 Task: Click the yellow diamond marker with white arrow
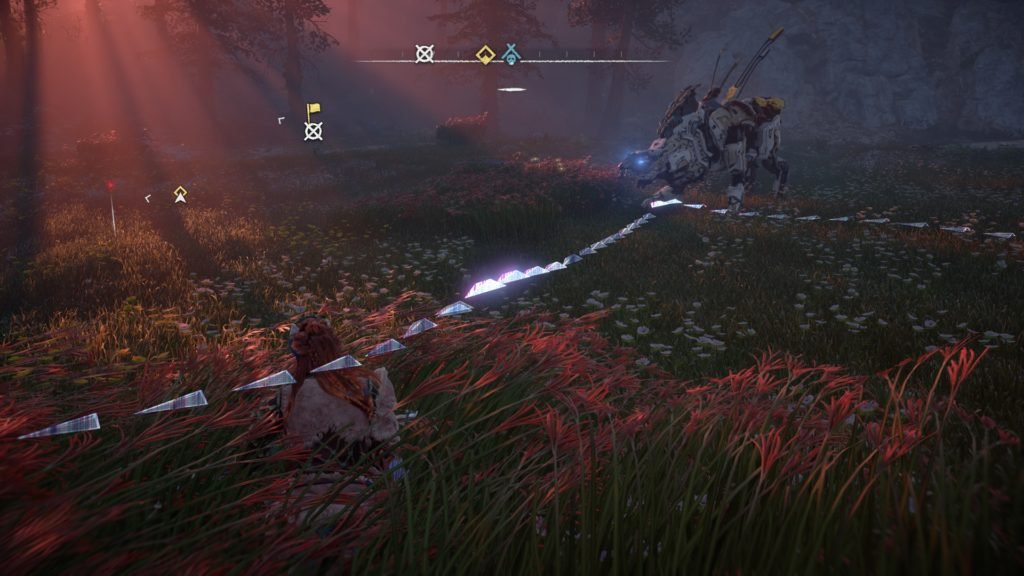180,194
